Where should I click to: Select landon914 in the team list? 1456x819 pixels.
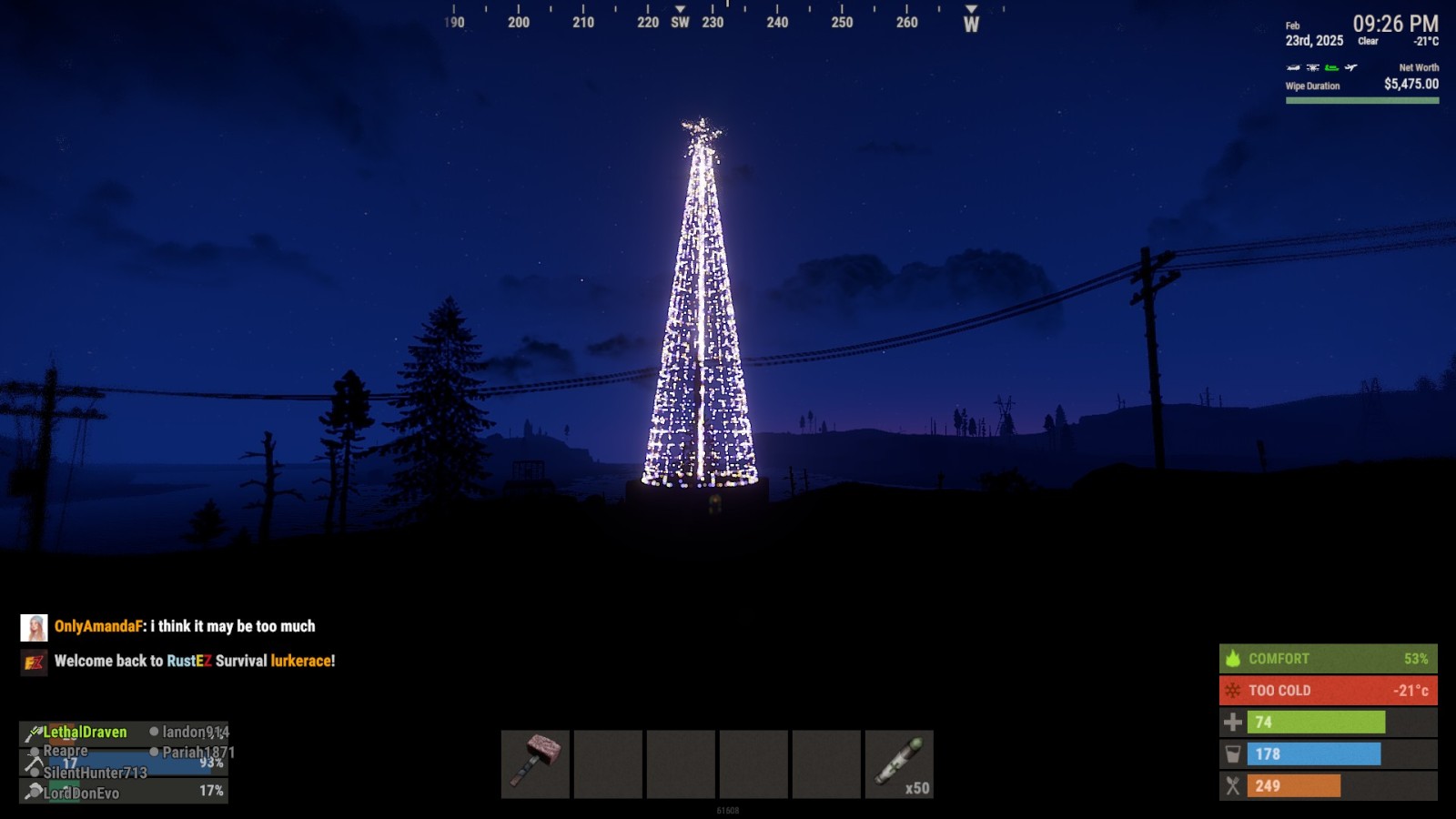pyautogui.click(x=195, y=732)
